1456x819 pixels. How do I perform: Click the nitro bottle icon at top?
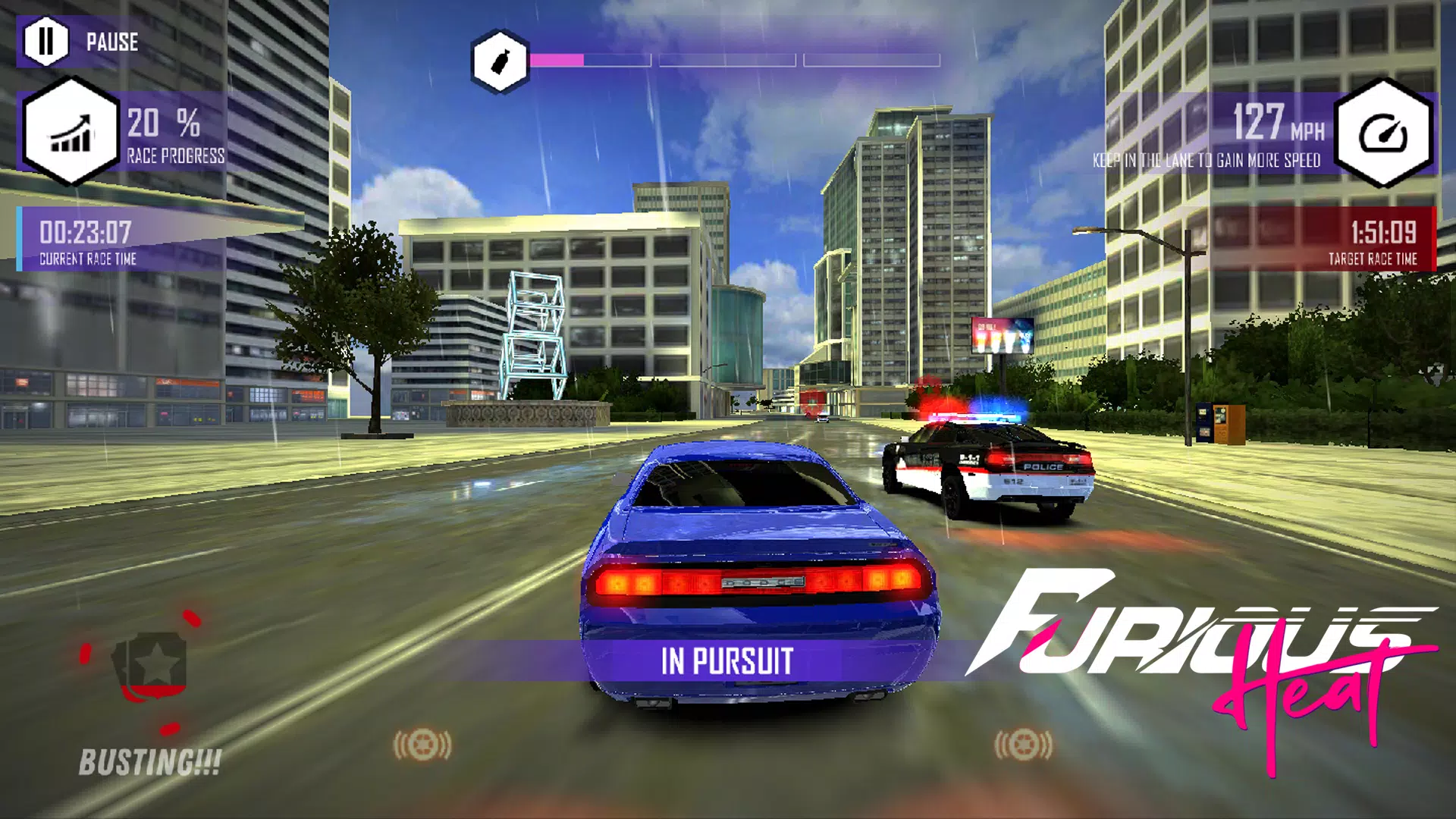[x=499, y=59]
